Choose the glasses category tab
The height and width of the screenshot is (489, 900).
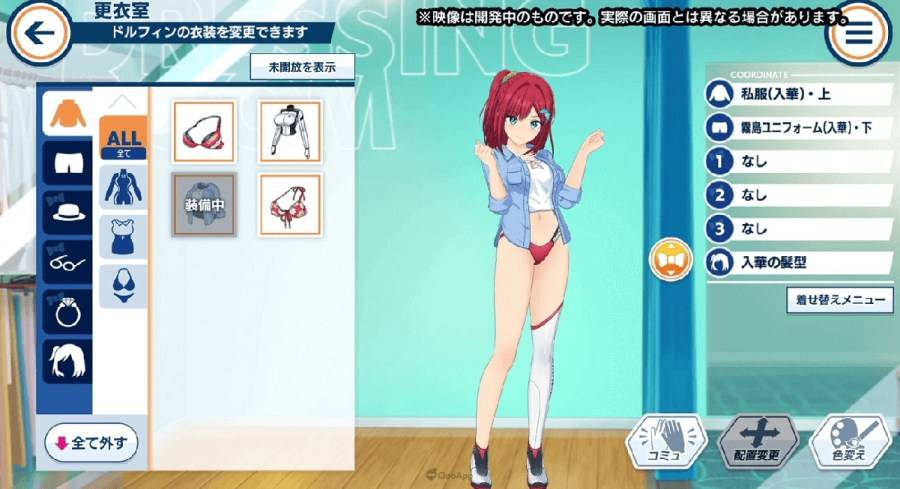(67, 262)
